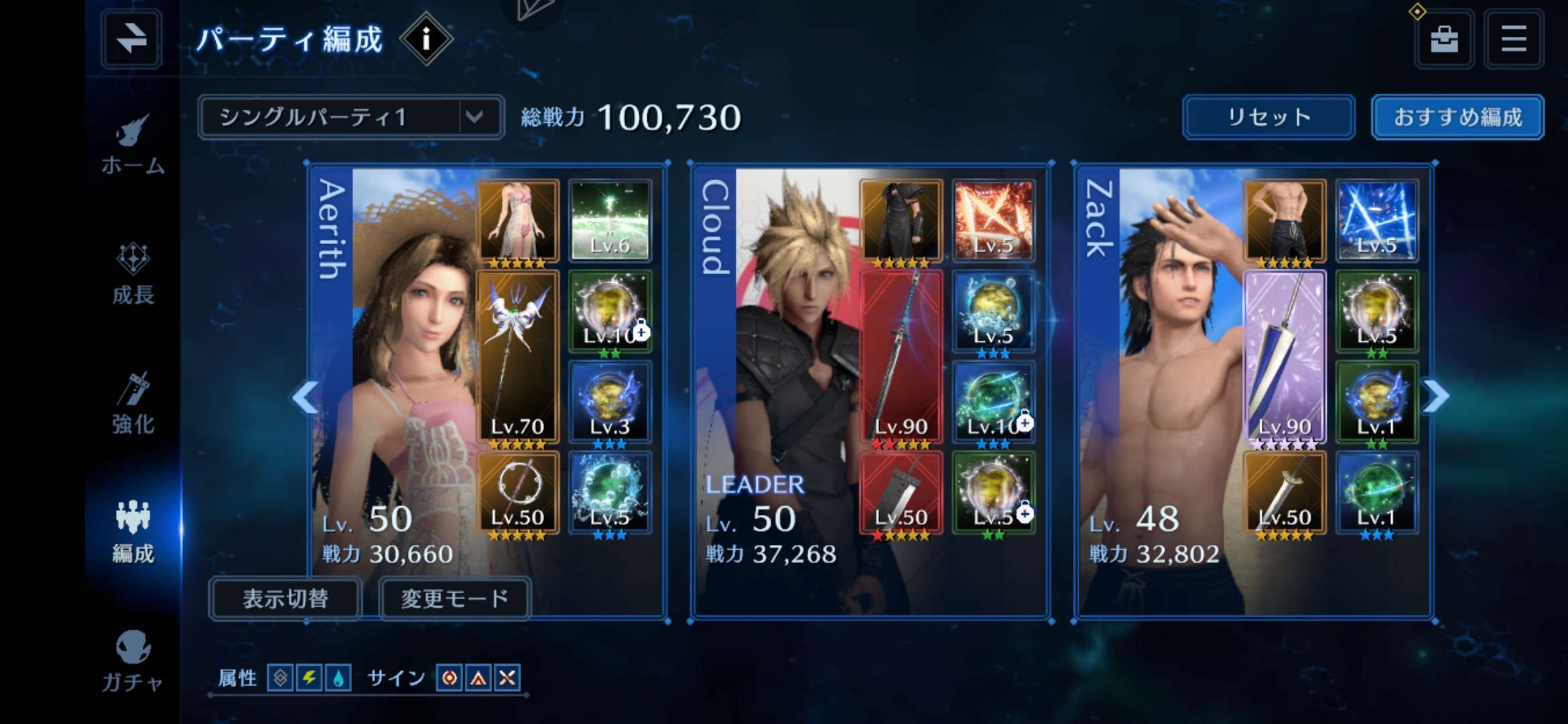
Task: Choose おすすめ編成 recommended formation
Action: 1457,117
